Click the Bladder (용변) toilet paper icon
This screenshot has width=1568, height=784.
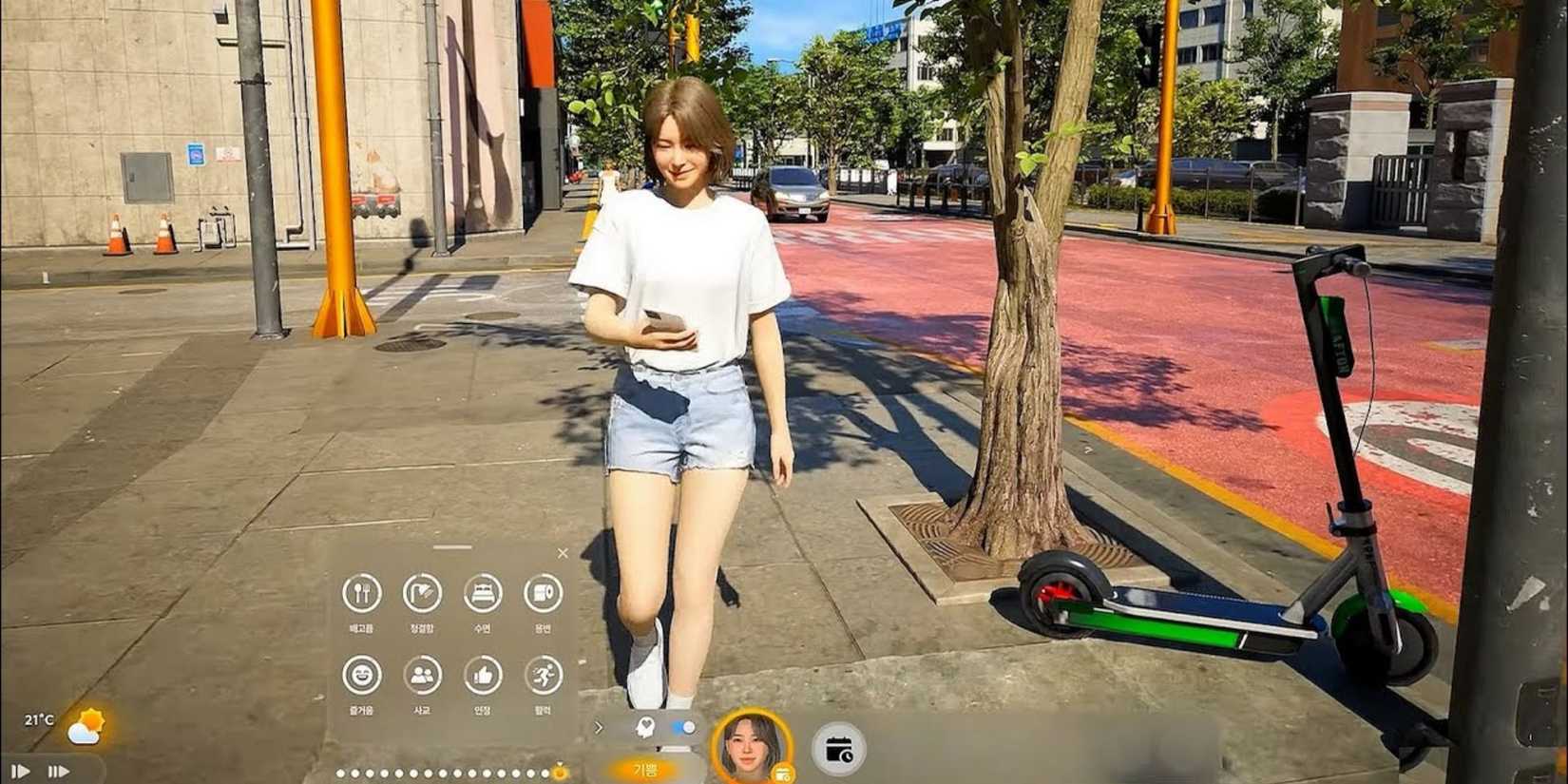click(542, 593)
